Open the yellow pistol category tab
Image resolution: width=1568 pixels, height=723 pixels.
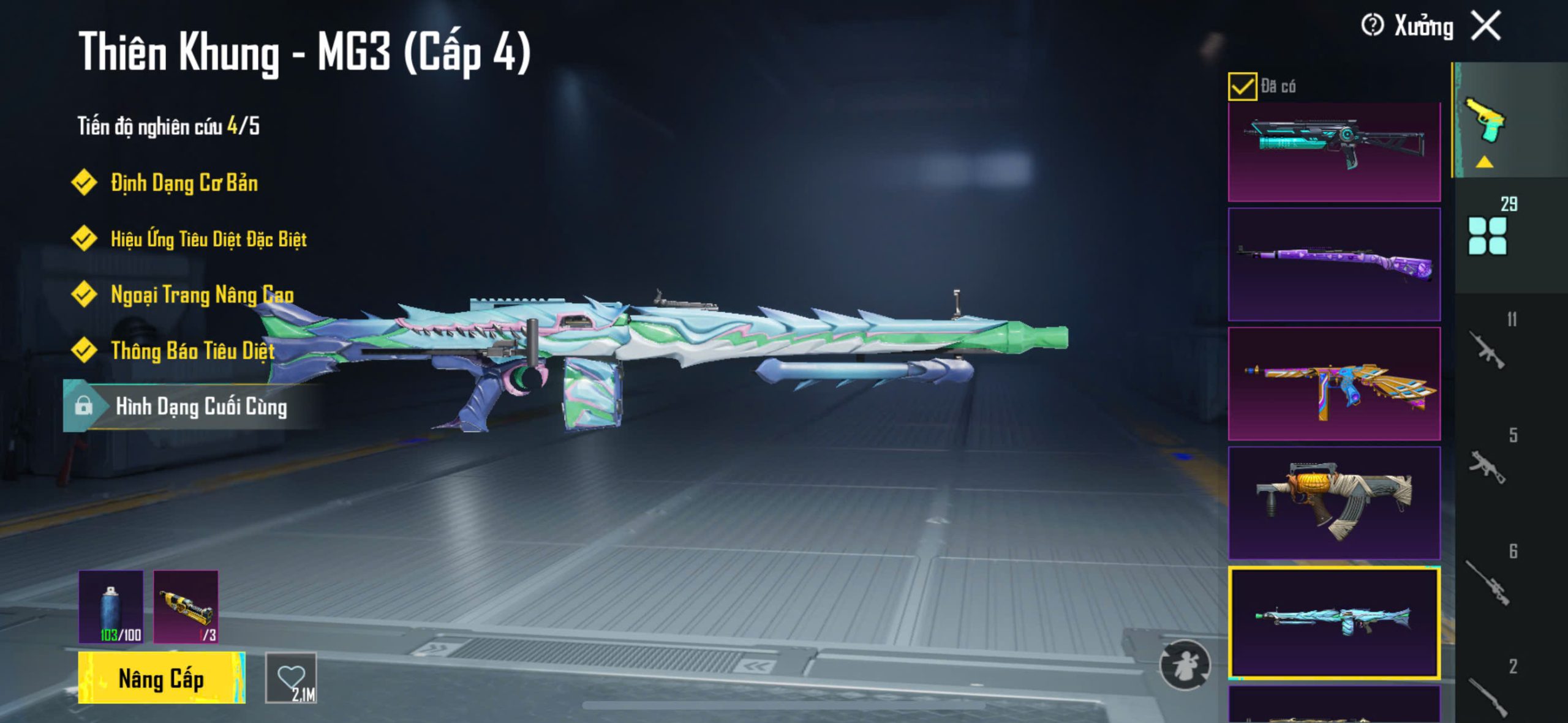[1485, 120]
